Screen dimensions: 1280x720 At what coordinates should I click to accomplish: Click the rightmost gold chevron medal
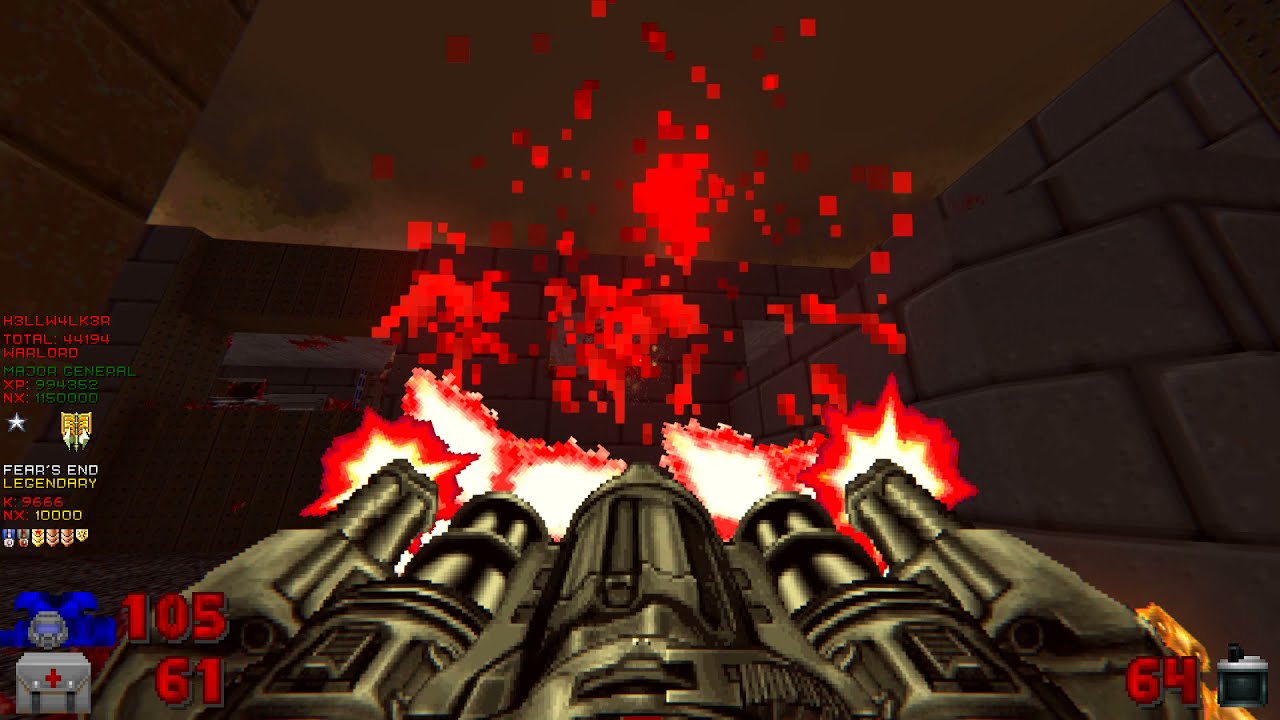tap(82, 535)
